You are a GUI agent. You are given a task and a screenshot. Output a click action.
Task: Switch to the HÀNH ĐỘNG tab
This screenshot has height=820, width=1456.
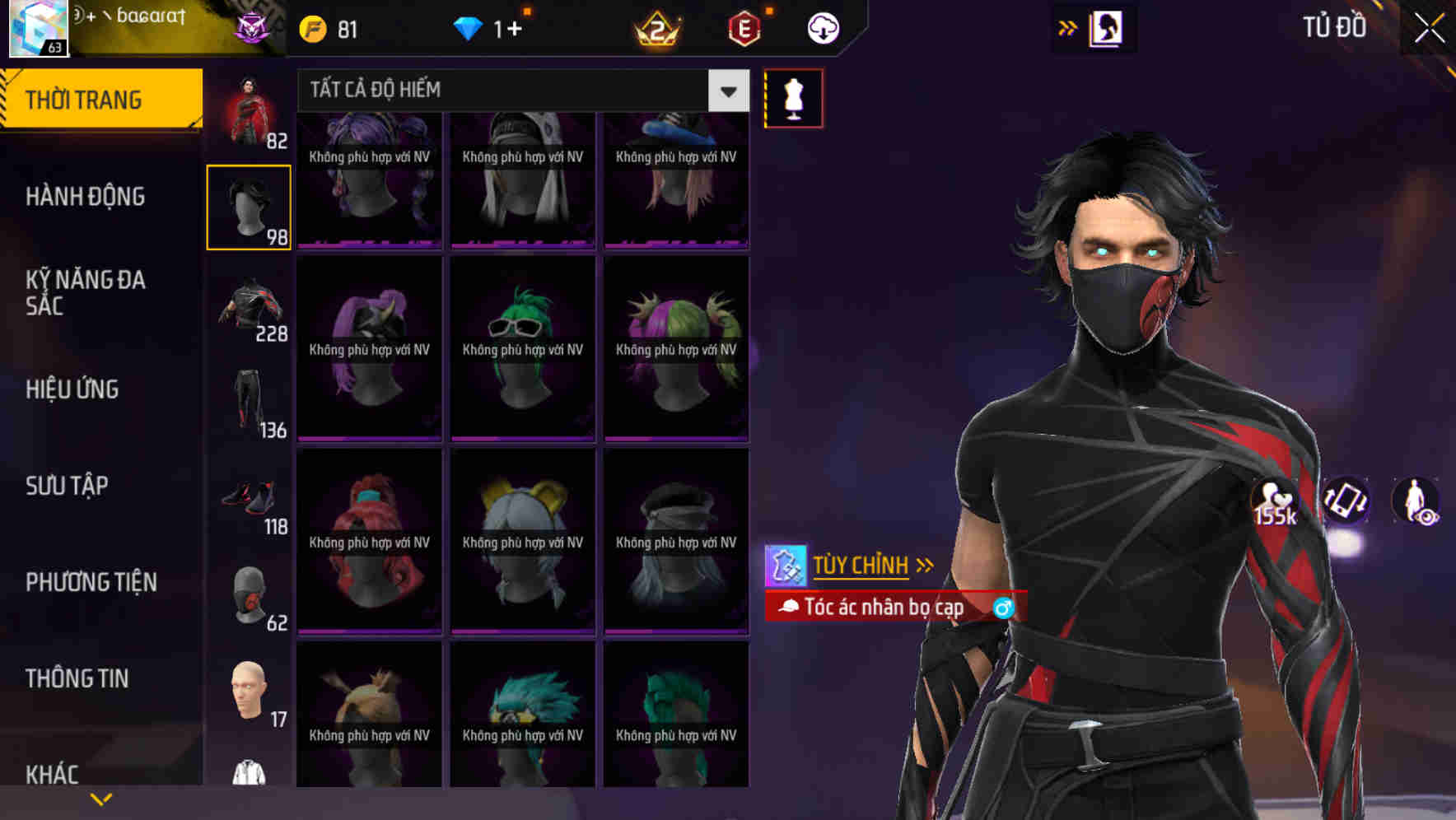(85, 197)
